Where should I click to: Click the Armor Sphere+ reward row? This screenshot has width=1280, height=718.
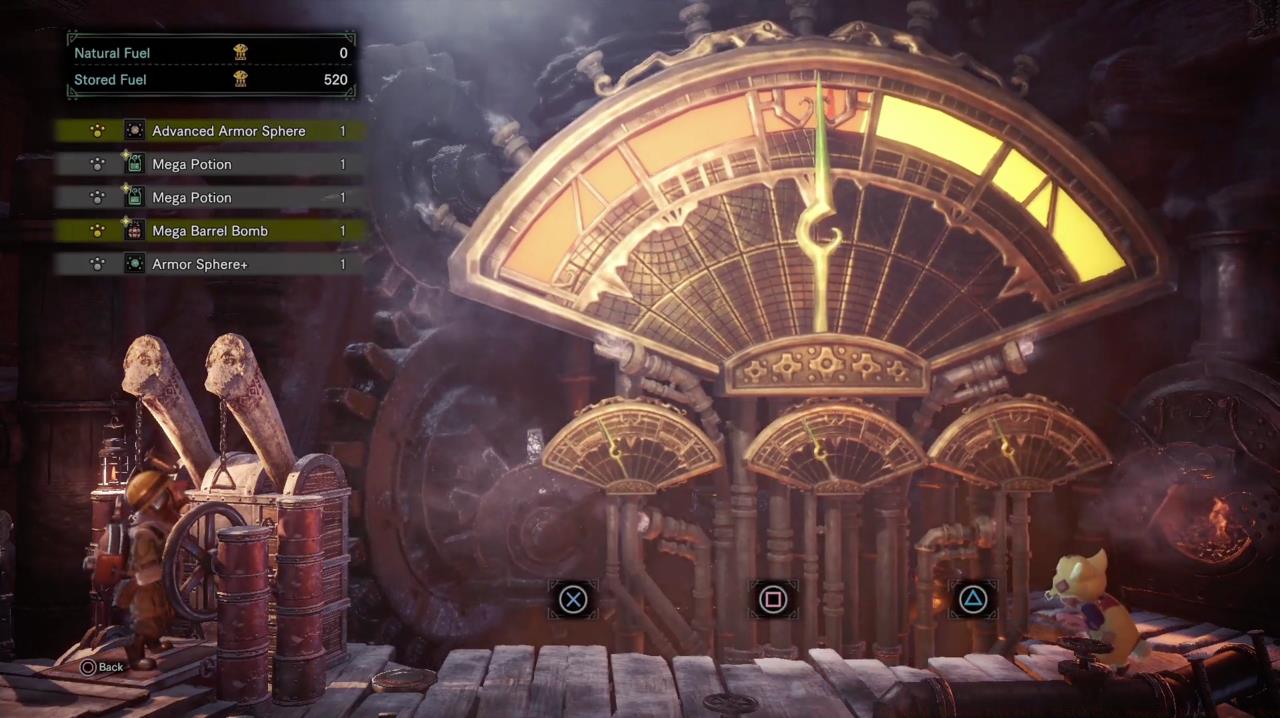click(x=210, y=264)
